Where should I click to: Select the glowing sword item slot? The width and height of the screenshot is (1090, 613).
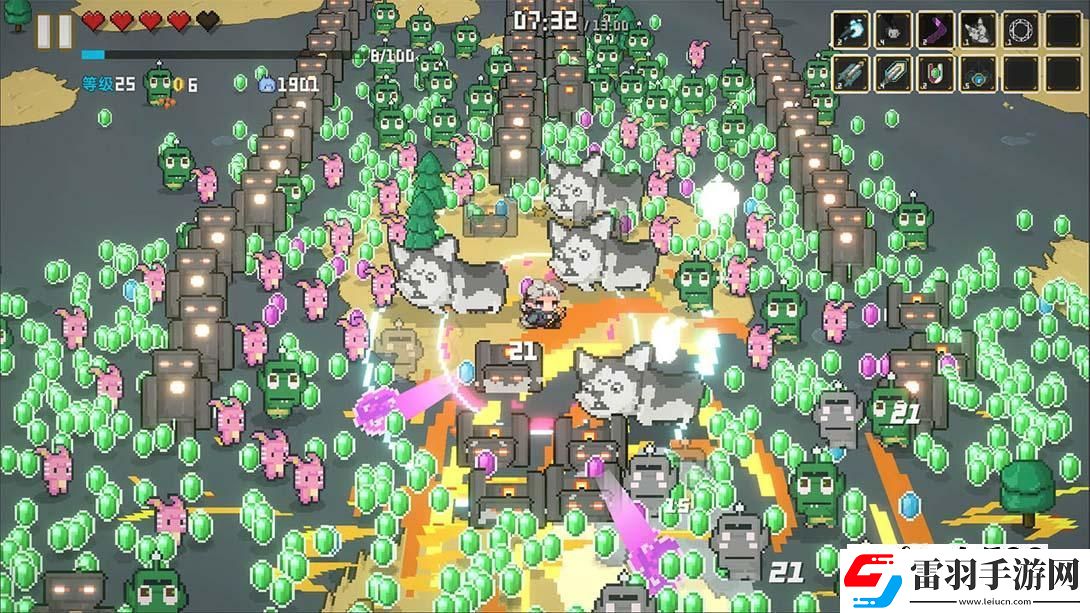[893, 73]
